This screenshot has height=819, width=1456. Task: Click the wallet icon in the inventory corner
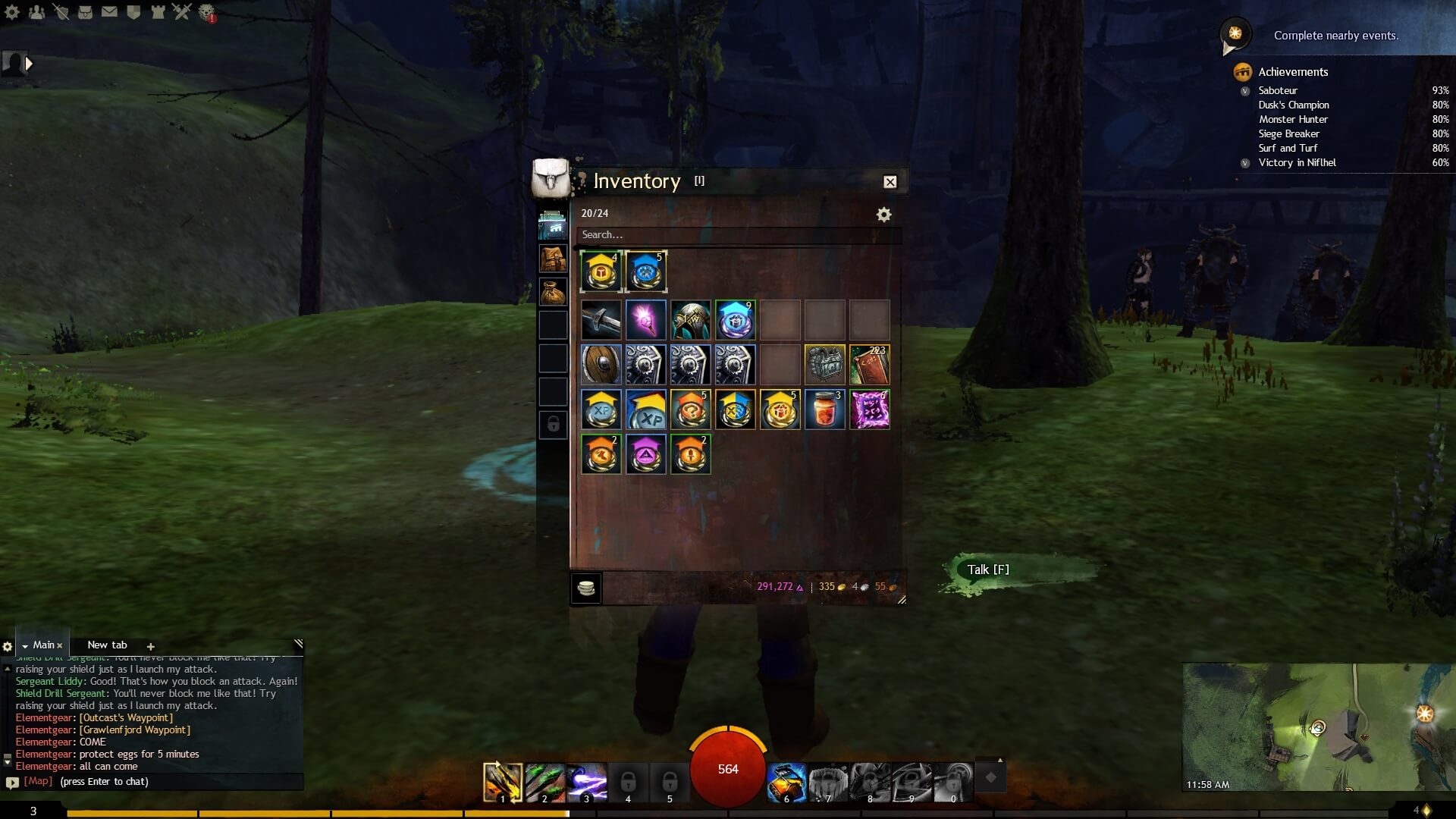(585, 588)
